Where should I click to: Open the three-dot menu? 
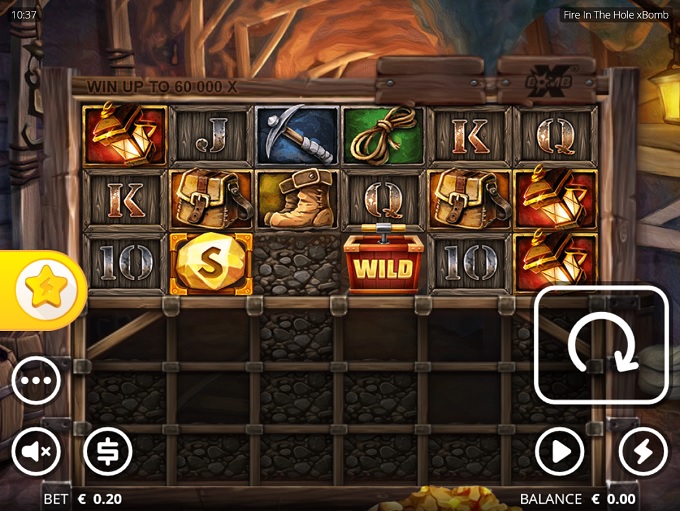[36, 381]
